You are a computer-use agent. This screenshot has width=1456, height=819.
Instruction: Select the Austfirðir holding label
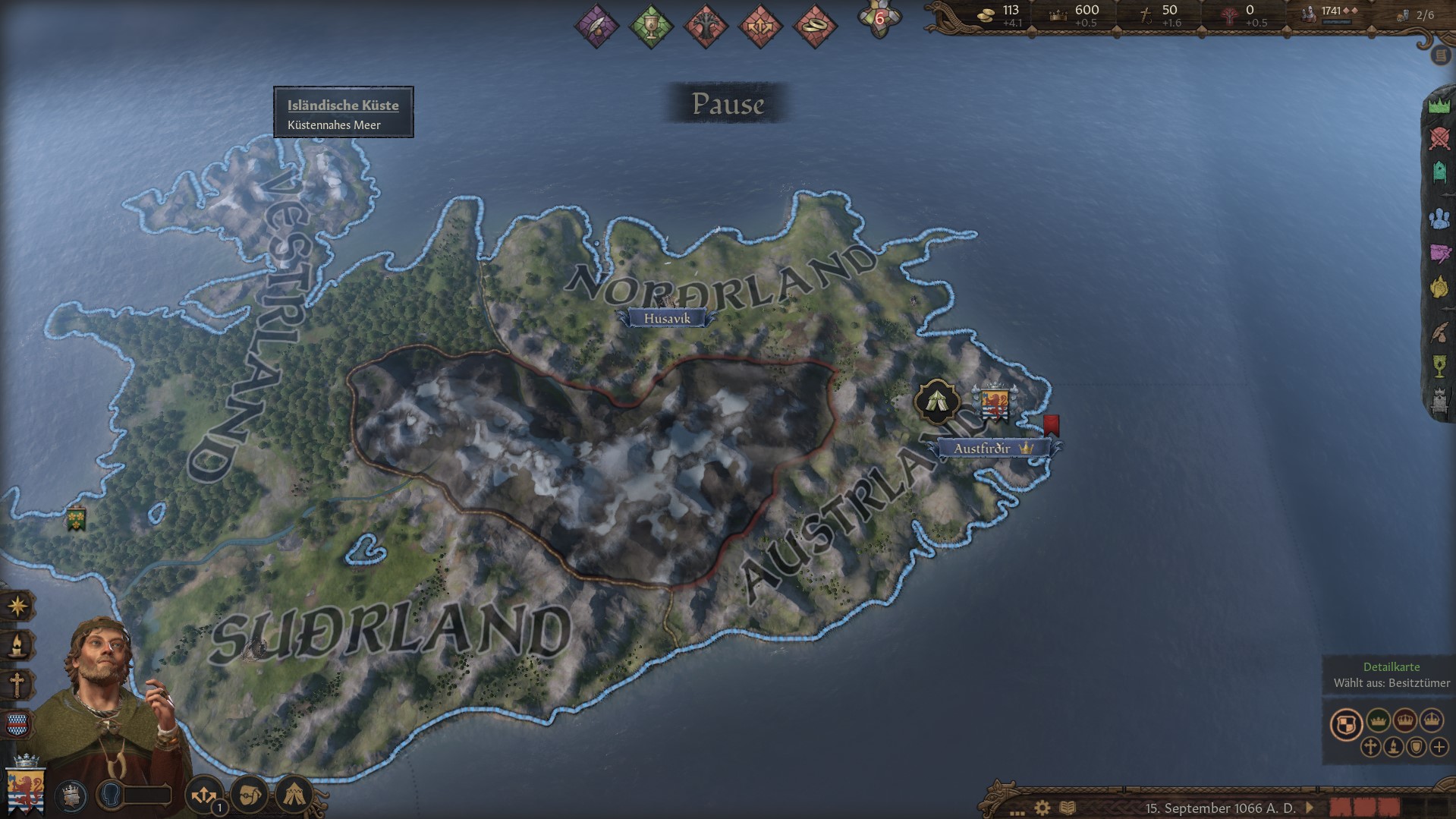(983, 449)
